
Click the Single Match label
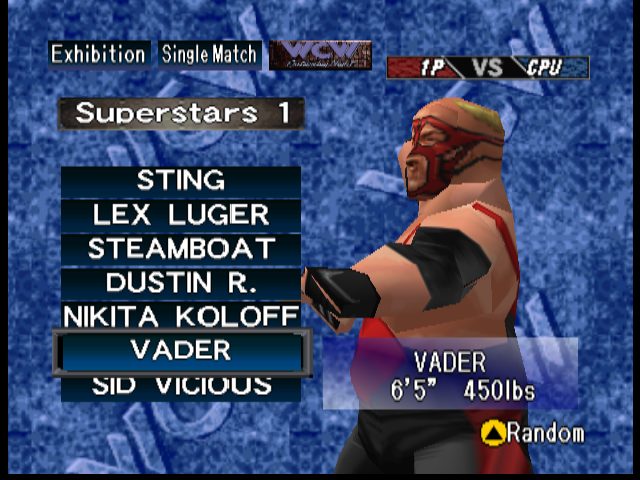[x=210, y=54]
